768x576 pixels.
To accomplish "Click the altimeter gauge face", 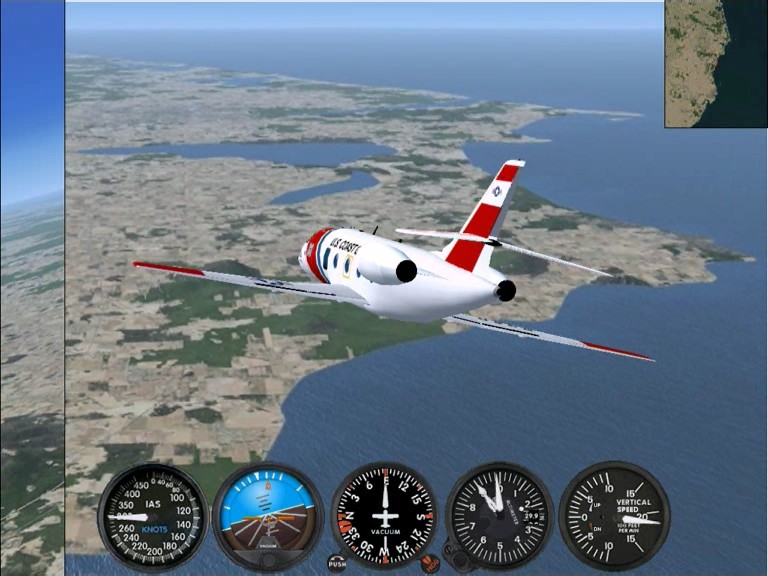I will 499,514.
